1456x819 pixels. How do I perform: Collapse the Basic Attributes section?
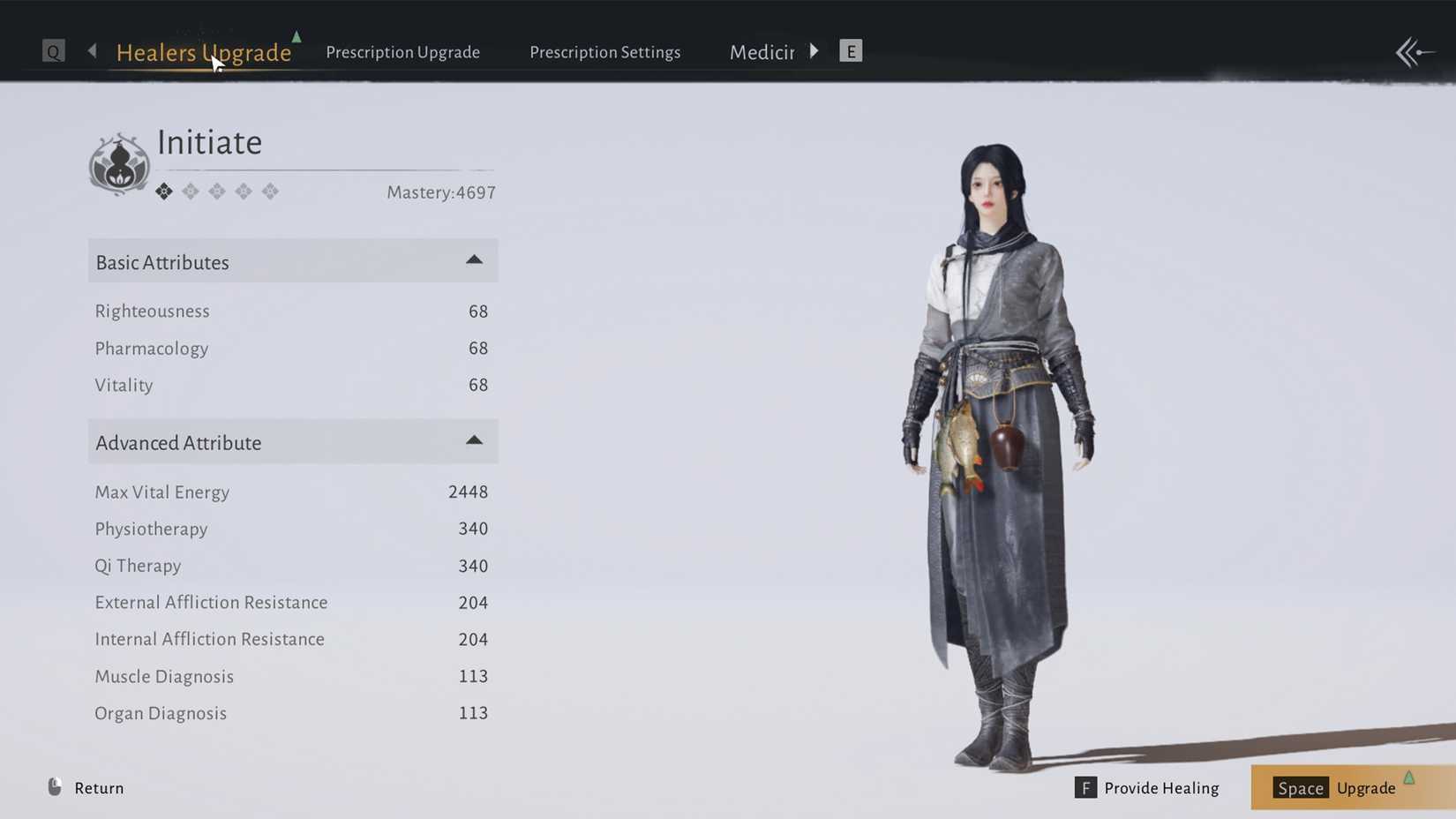474,259
